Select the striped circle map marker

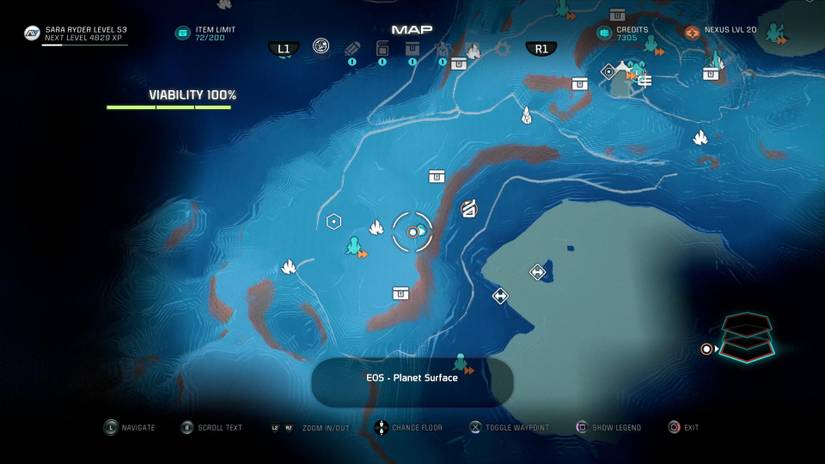click(x=468, y=209)
